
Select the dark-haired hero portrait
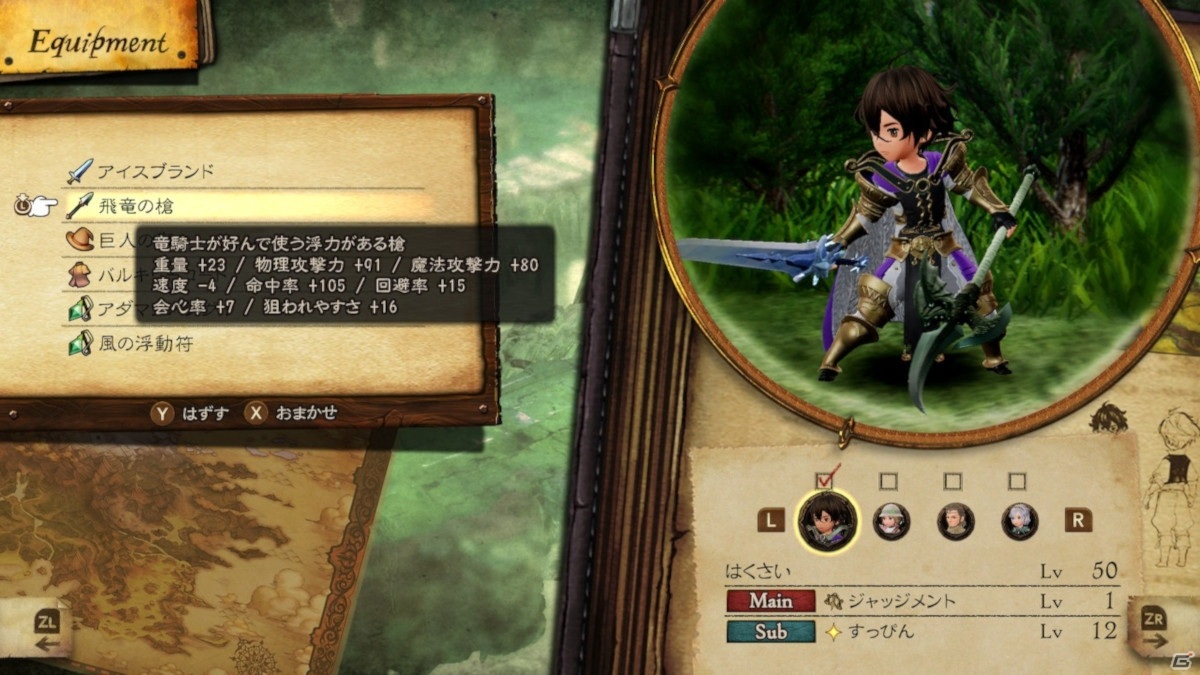coord(827,521)
